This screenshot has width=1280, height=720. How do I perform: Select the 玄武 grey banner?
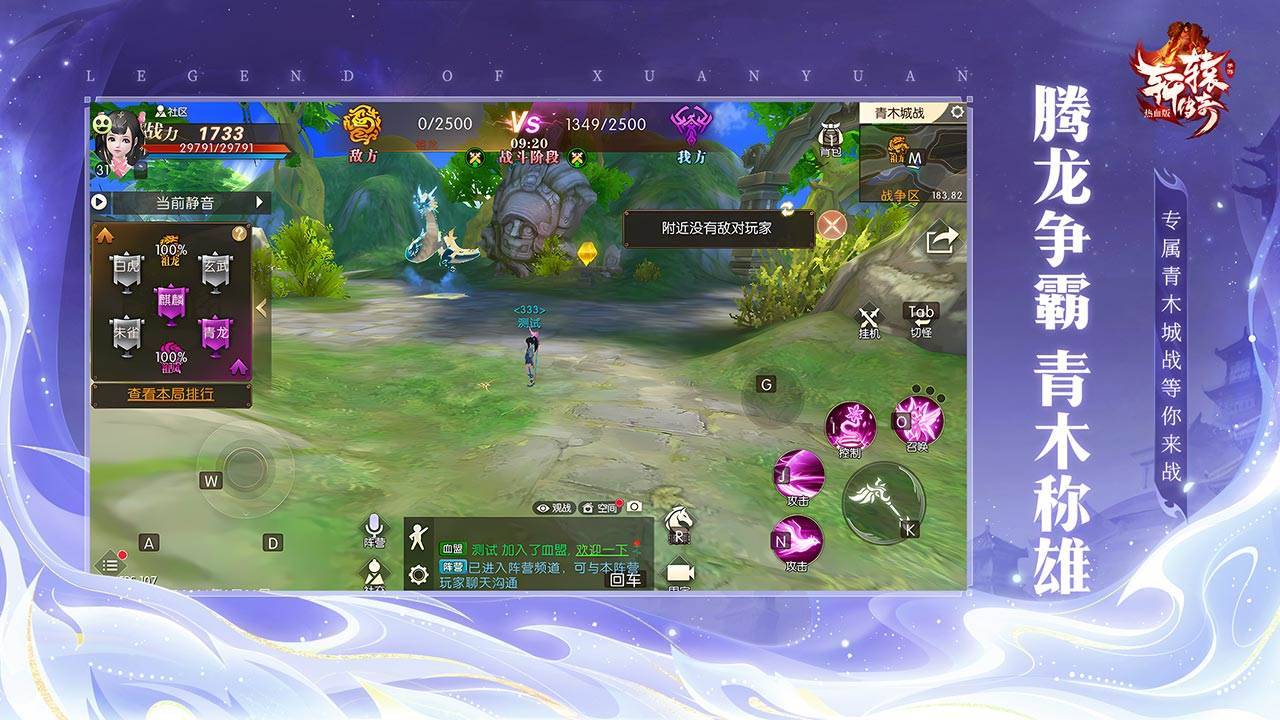[x=215, y=272]
